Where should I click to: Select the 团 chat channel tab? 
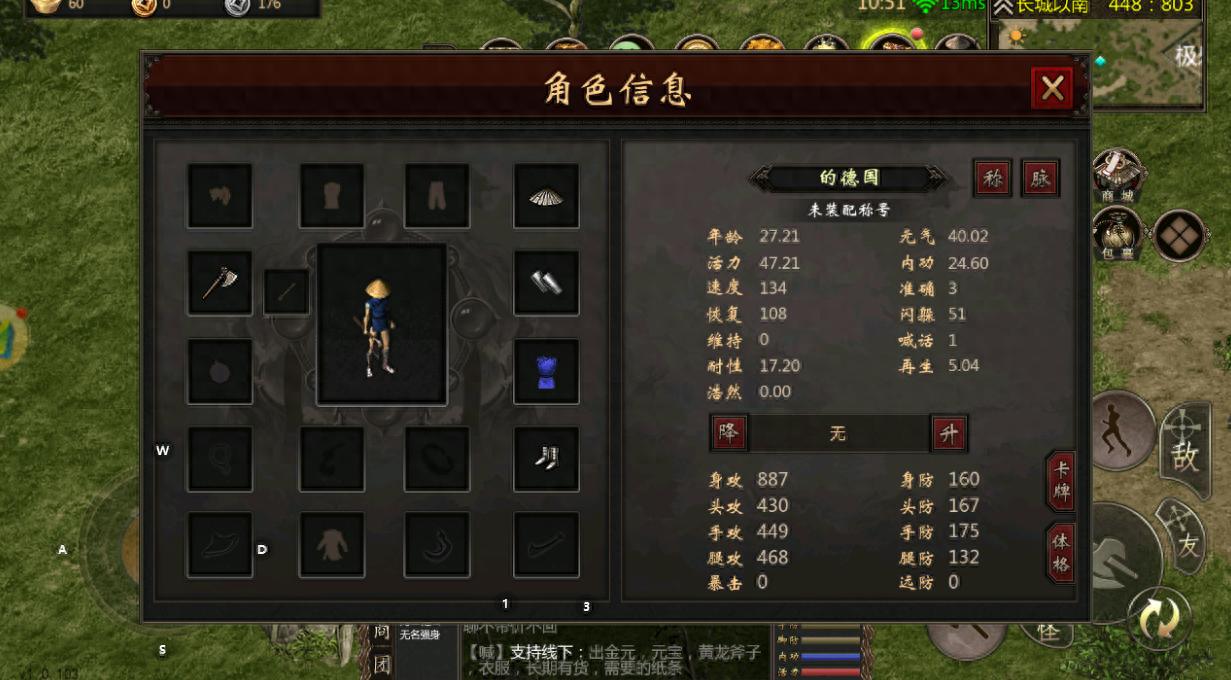[x=382, y=664]
